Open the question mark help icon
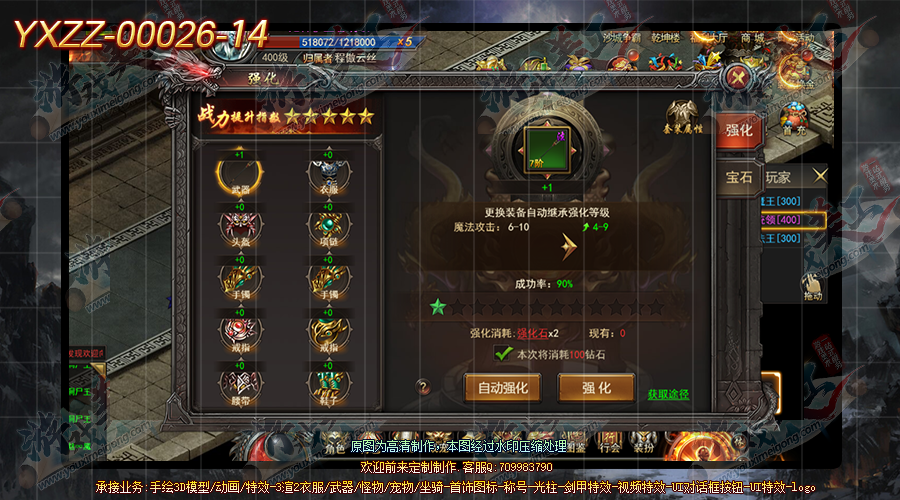 point(423,386)
